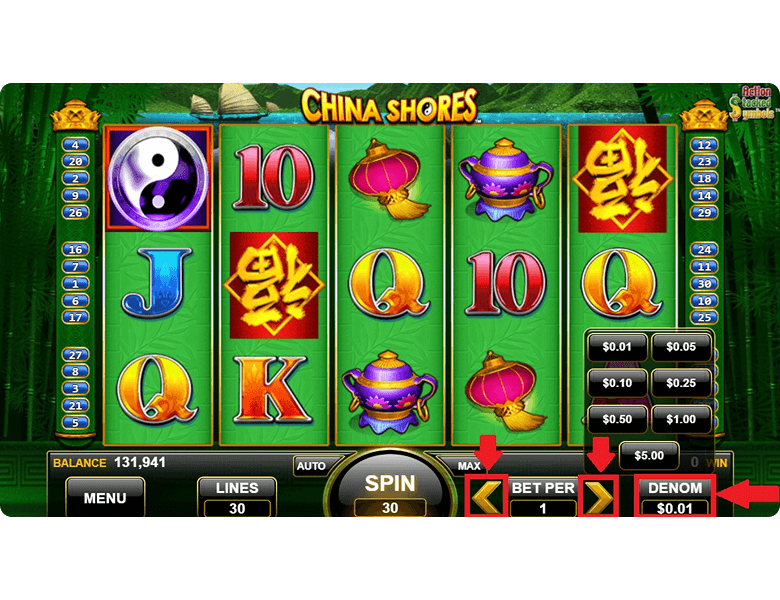Image resolution: width=780 pixels, height=600 pixels.
Task: Open the DENOM selector
Action: [x=675, y=497]
